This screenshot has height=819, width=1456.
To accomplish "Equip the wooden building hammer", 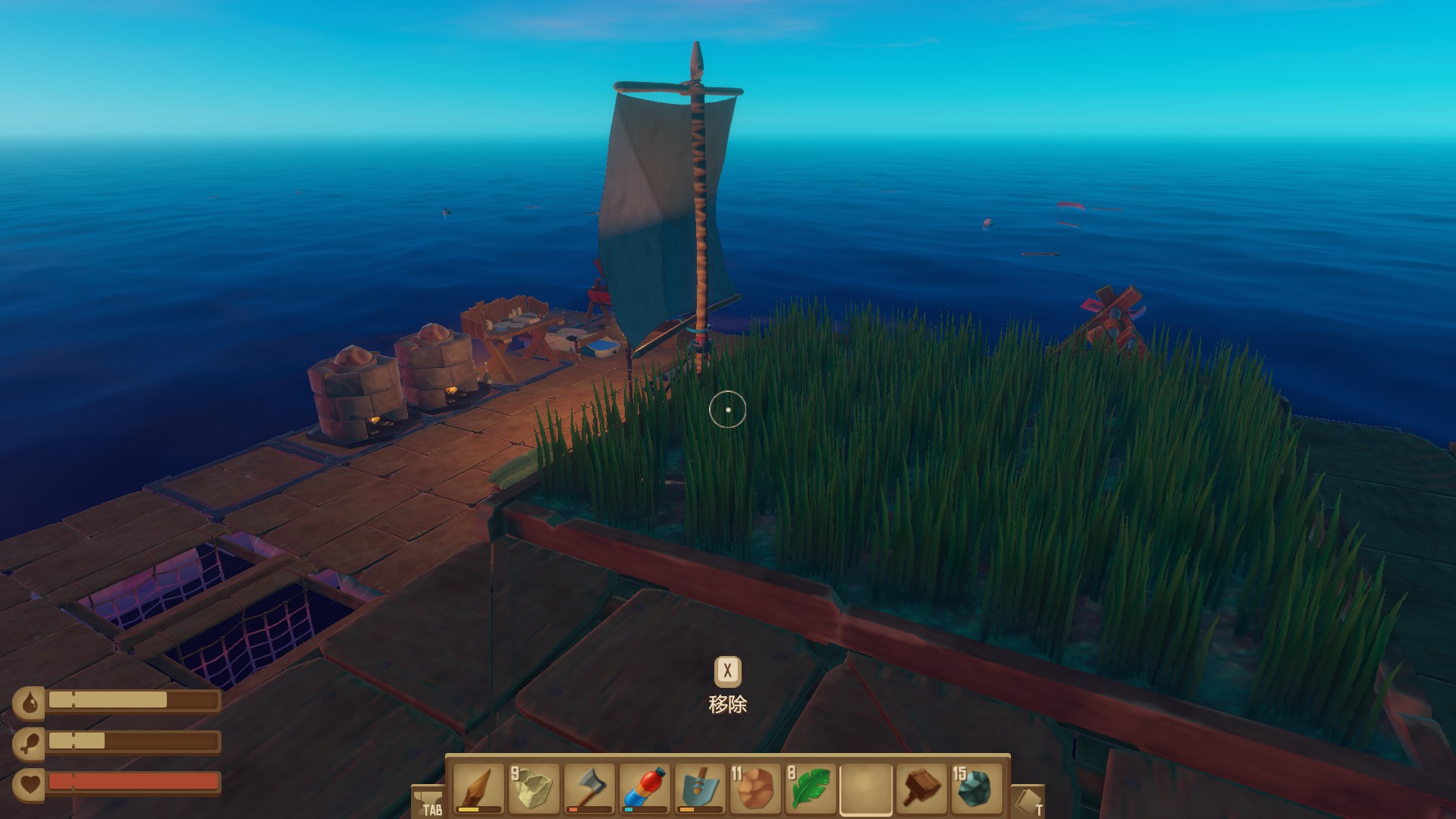I will point(921,789).
